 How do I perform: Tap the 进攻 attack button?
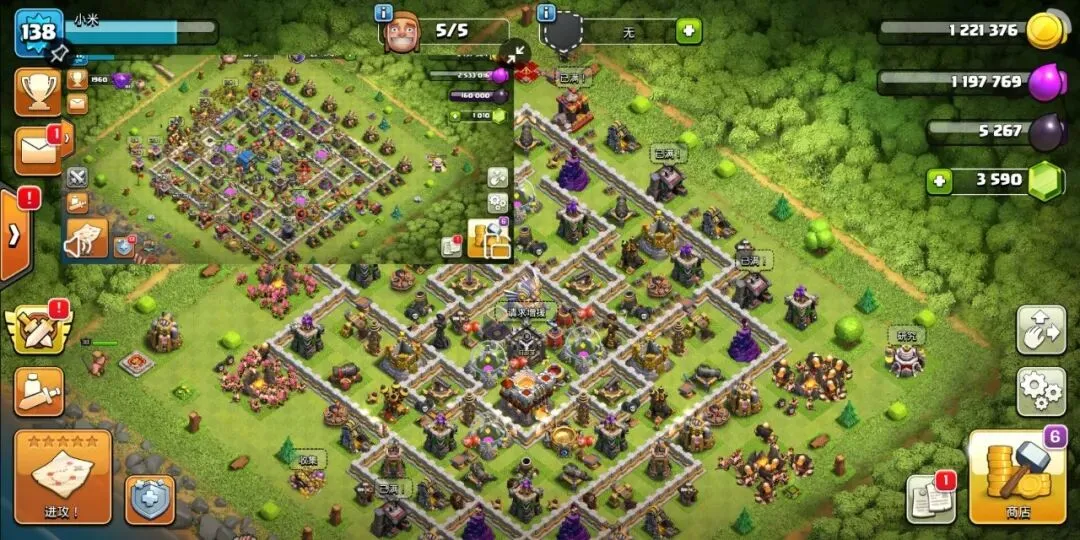(x=62, y=478)
